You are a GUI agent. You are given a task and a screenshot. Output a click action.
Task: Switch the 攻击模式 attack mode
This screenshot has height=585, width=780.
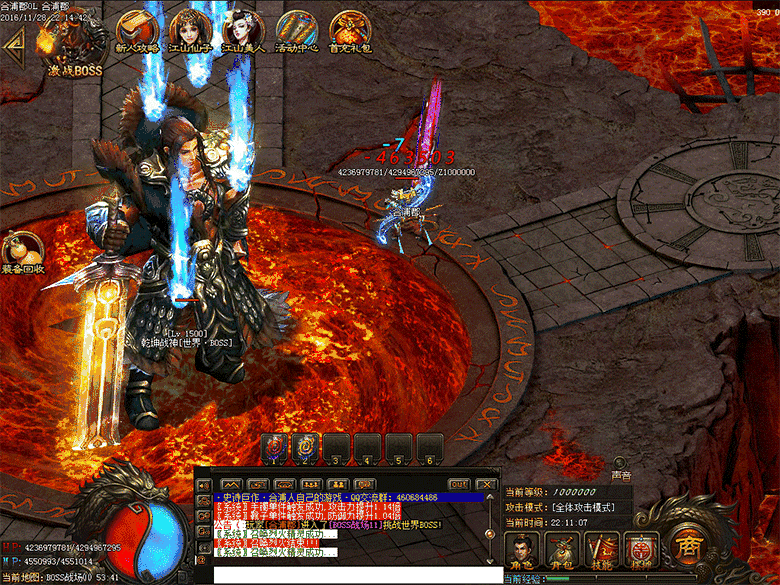[x=585, y=508]
